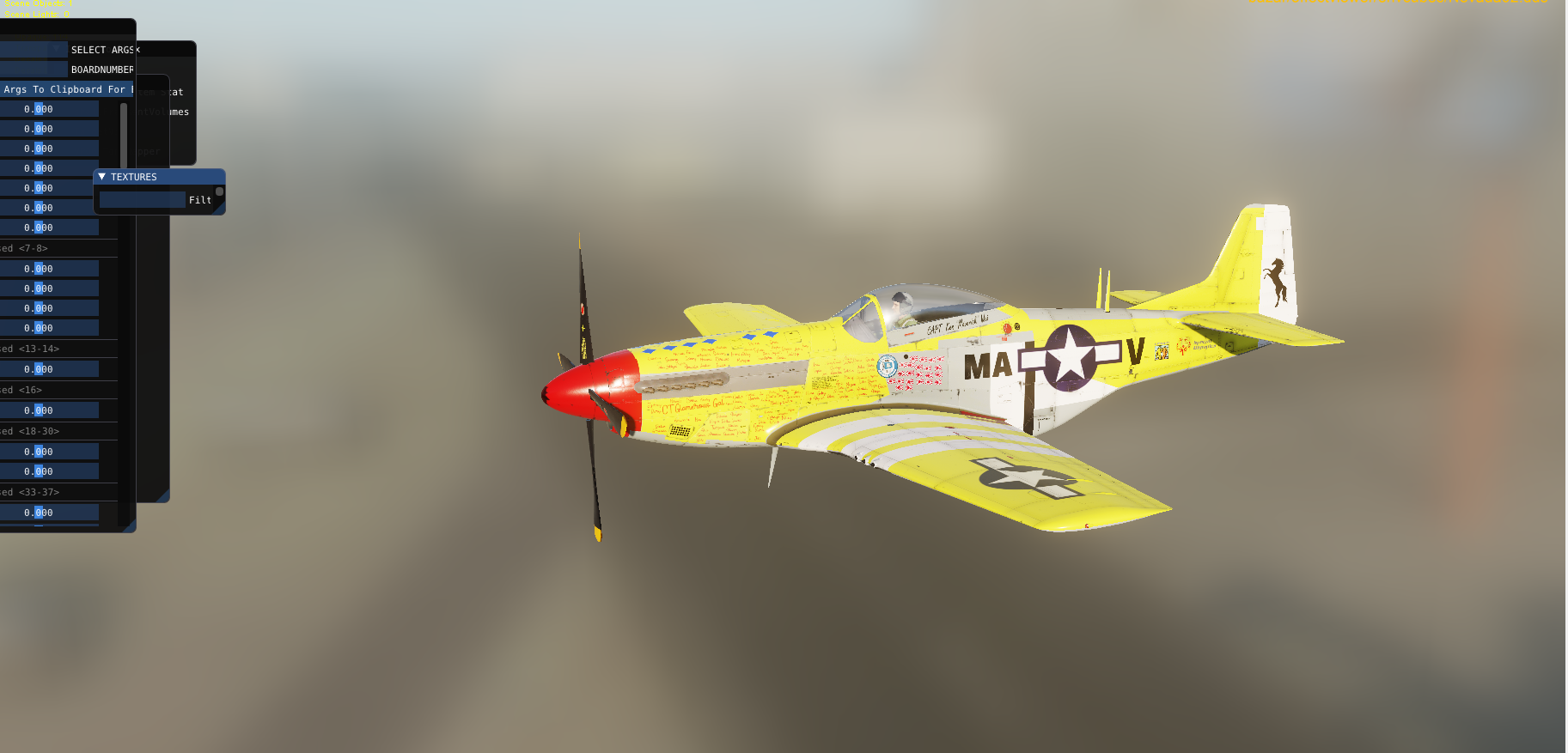Toggle the round indicator on the TEXTURES panel
The image size is (1568, 753).
click(x=220, y=191)
